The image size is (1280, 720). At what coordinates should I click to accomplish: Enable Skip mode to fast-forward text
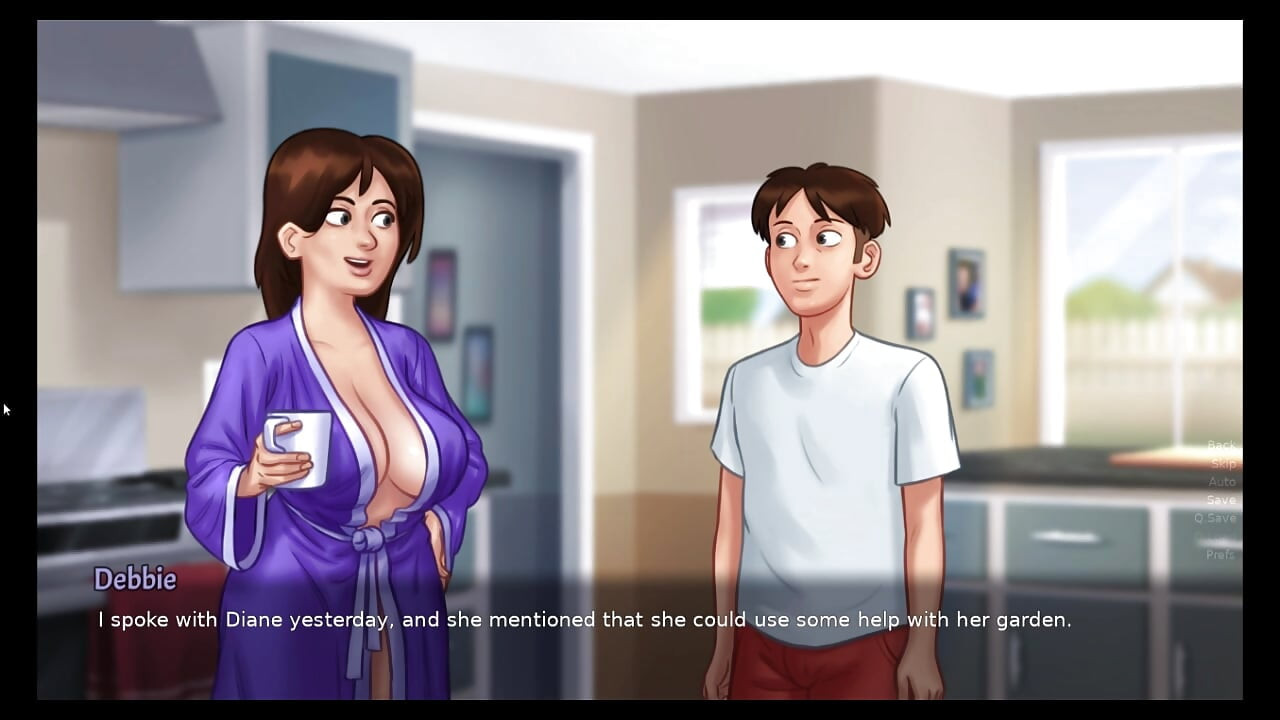(x=1221, y=463)
